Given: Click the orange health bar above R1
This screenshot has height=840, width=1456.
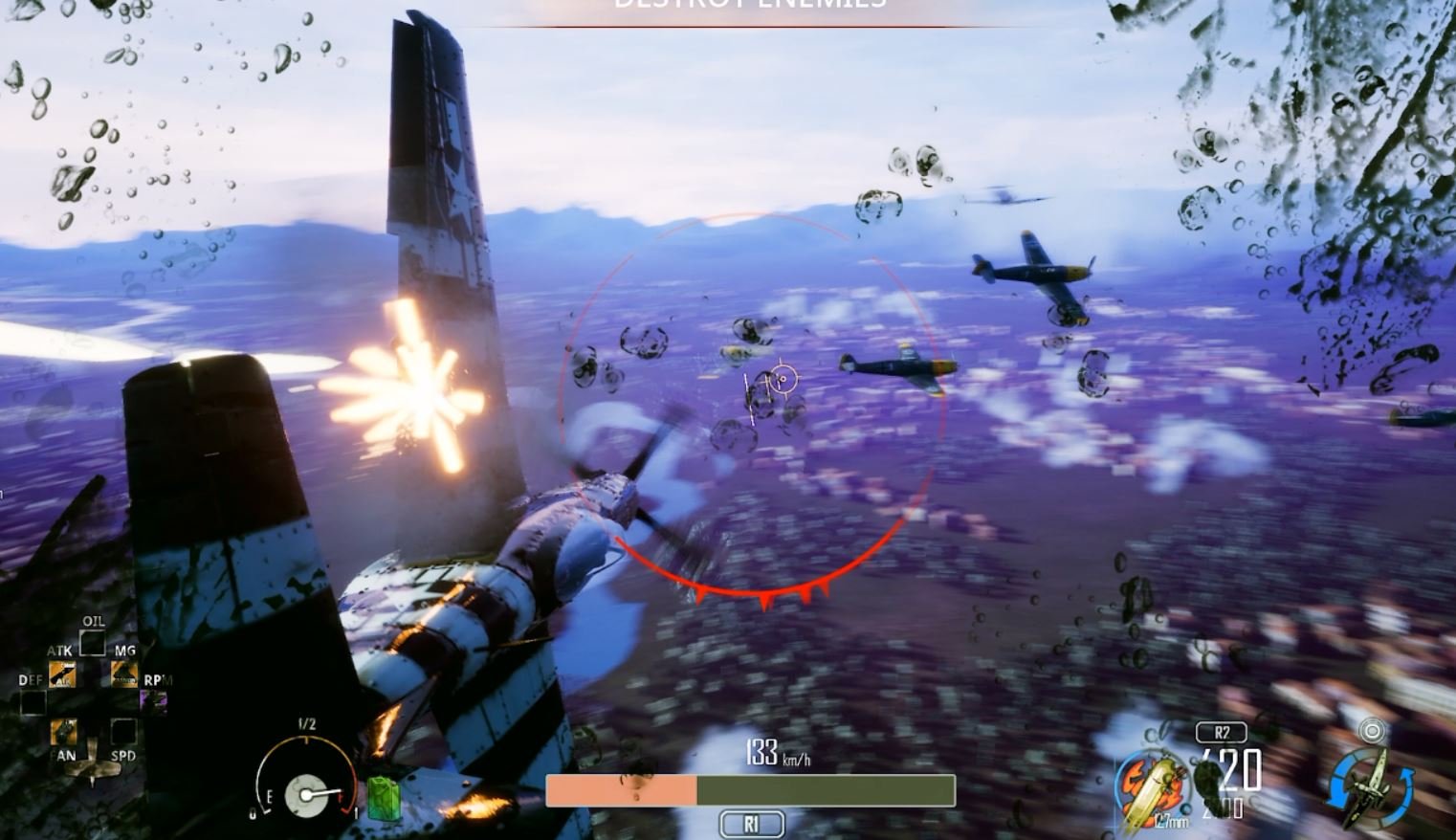Looking at the screenshot, I should tap(622, 787).
